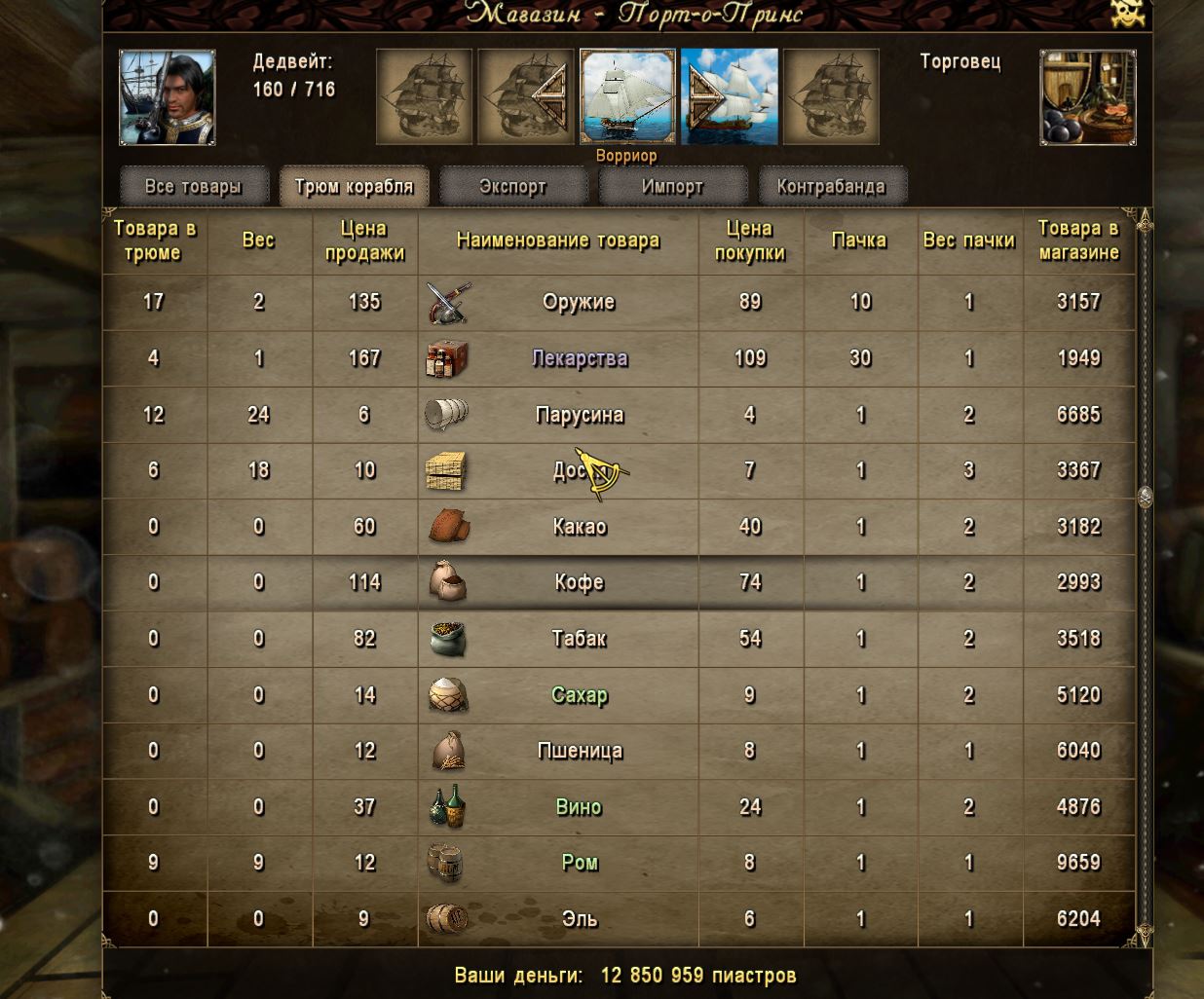Choose the Лекарства row

point(579,358)
